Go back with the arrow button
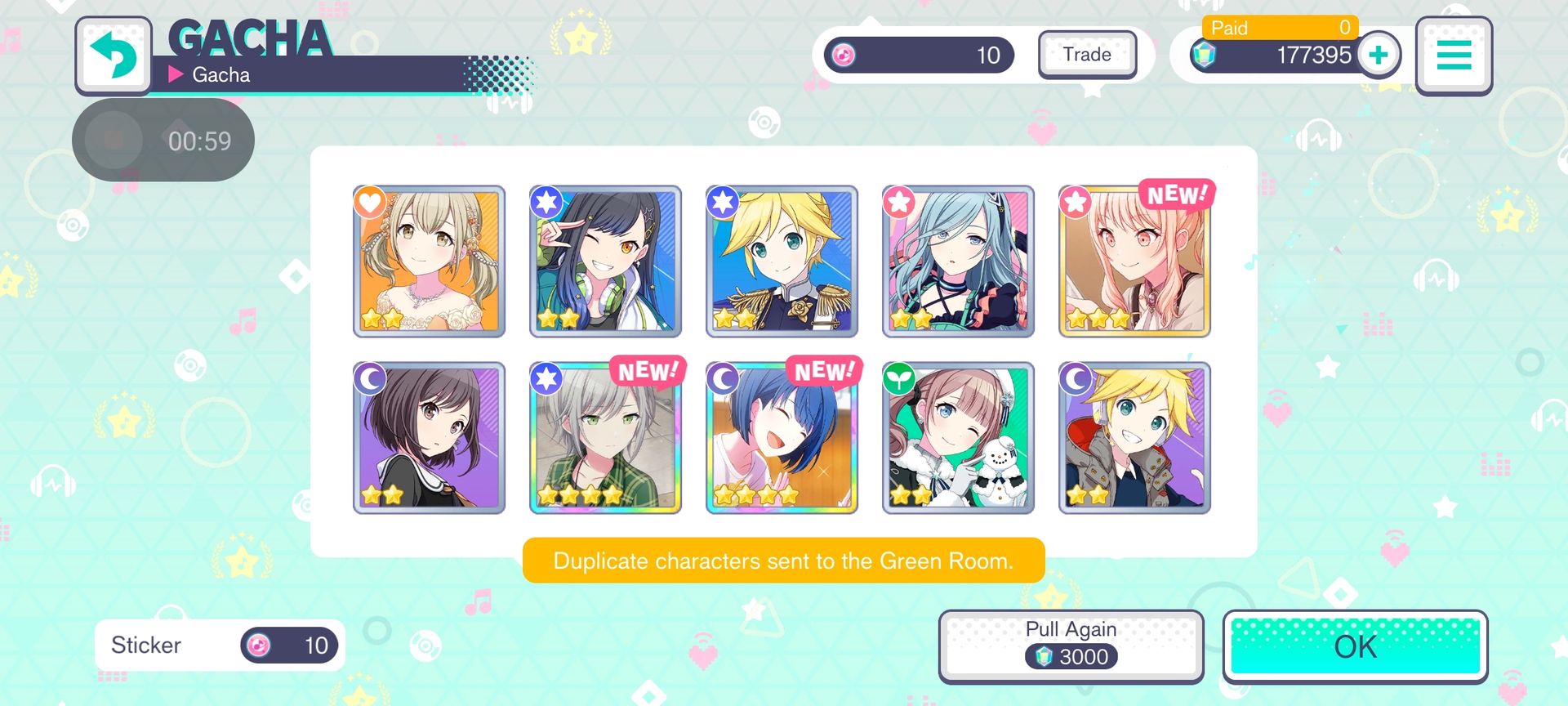The width and height of the screenshot is (1568, 706). (114, 55)
